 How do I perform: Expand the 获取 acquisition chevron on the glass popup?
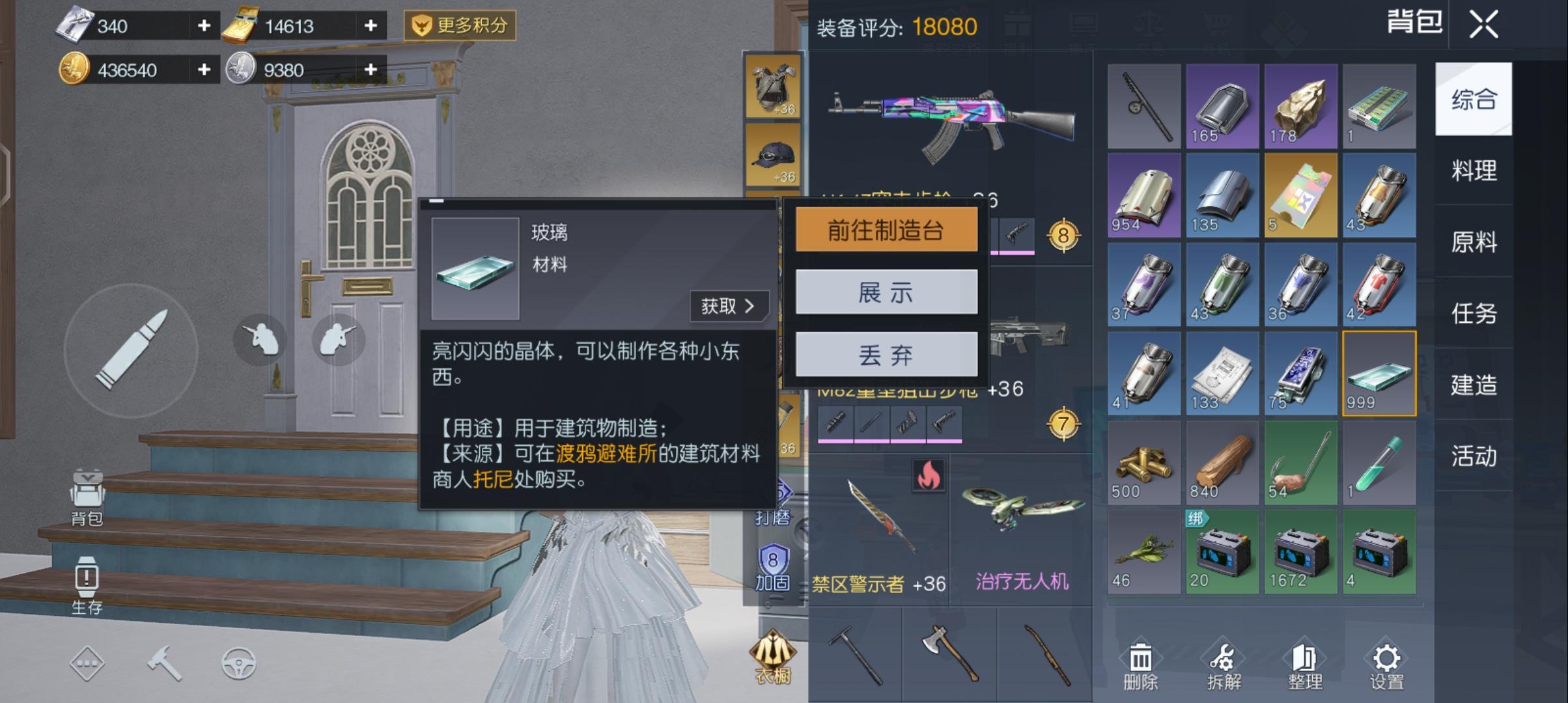pos(729,306)
